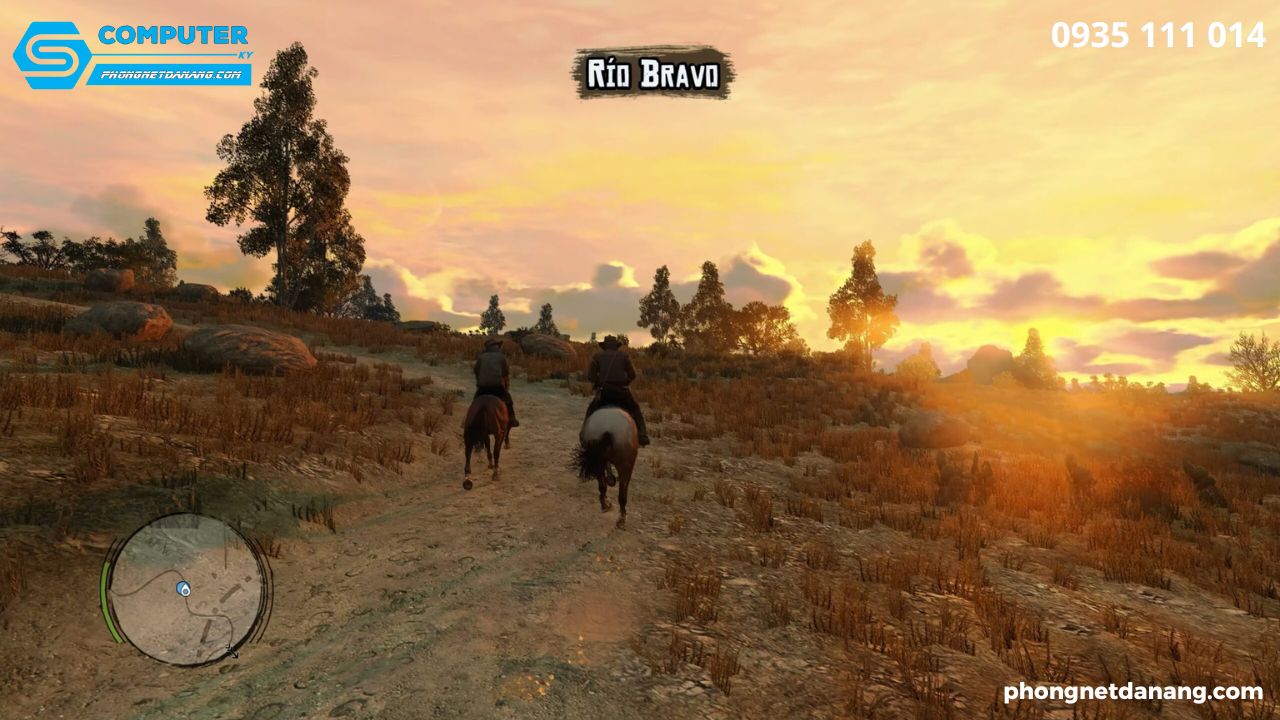1280x720 pixels.
Task: Click the hexagonal S logo in the watermark
Action: pyautogui.click(x=51, y=55)
